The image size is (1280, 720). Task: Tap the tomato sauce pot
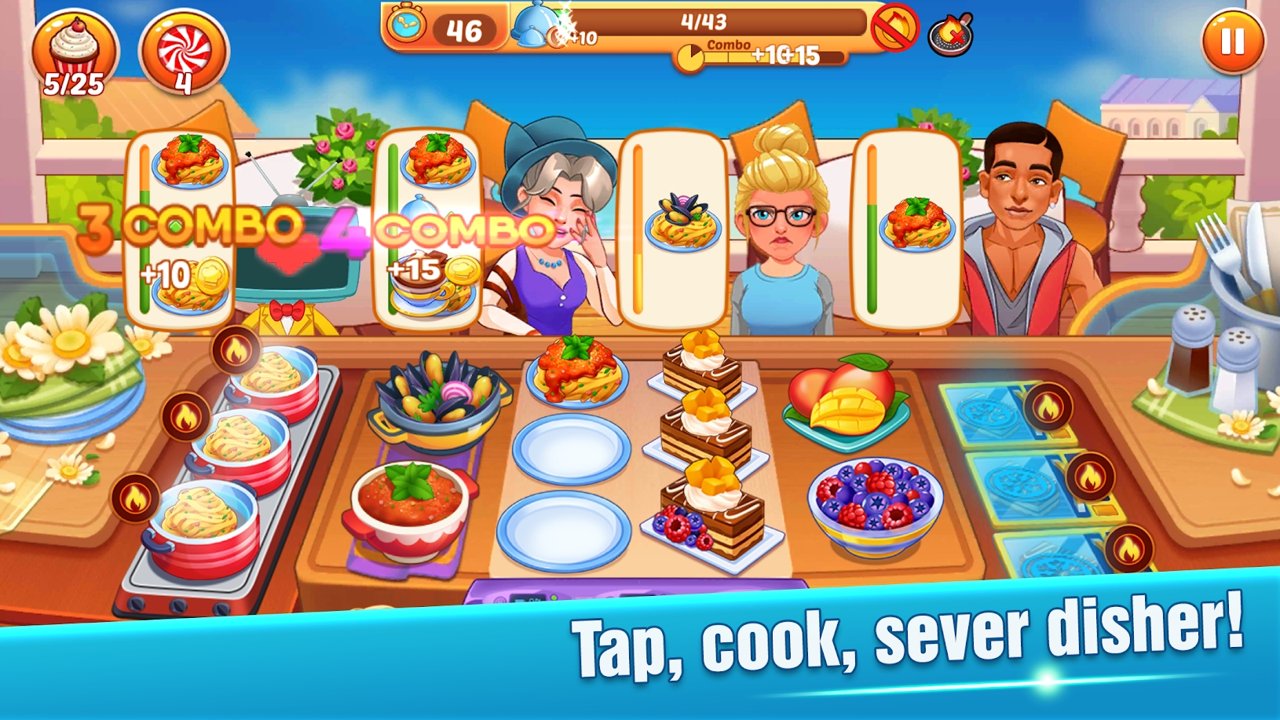410,505
